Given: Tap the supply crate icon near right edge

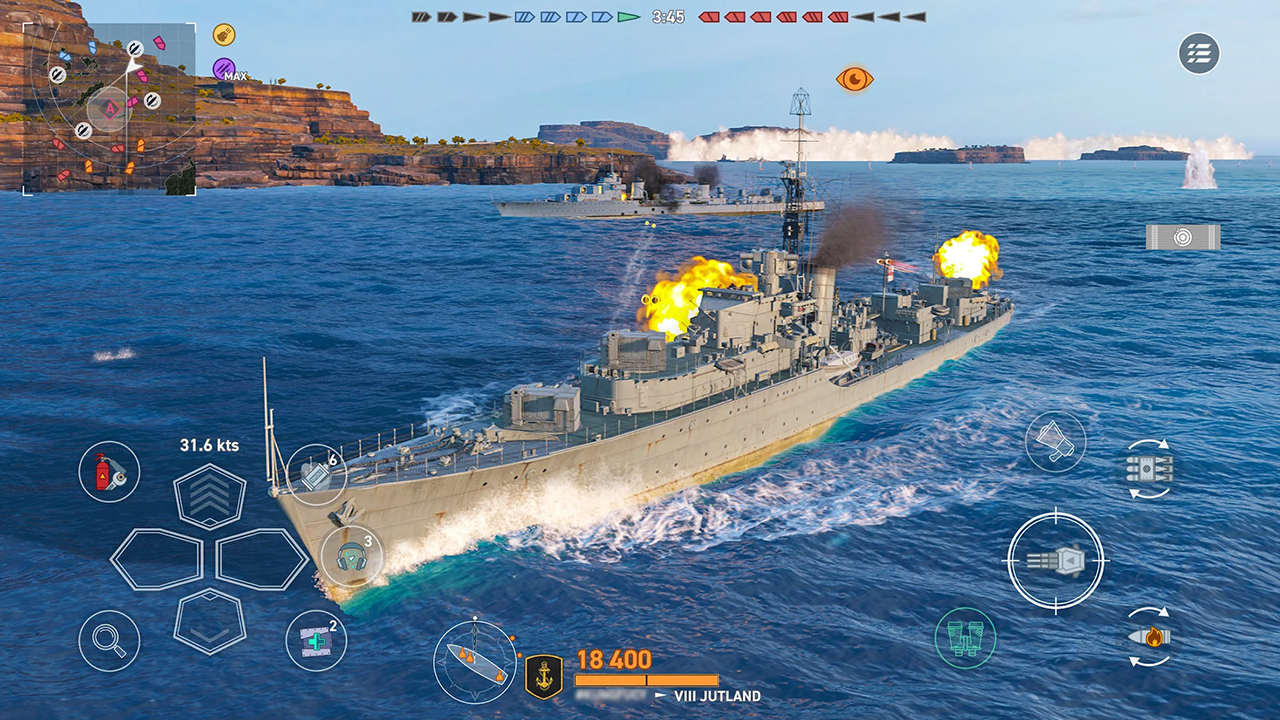Looking at the screenshot, I should [x=1183, y=238].
